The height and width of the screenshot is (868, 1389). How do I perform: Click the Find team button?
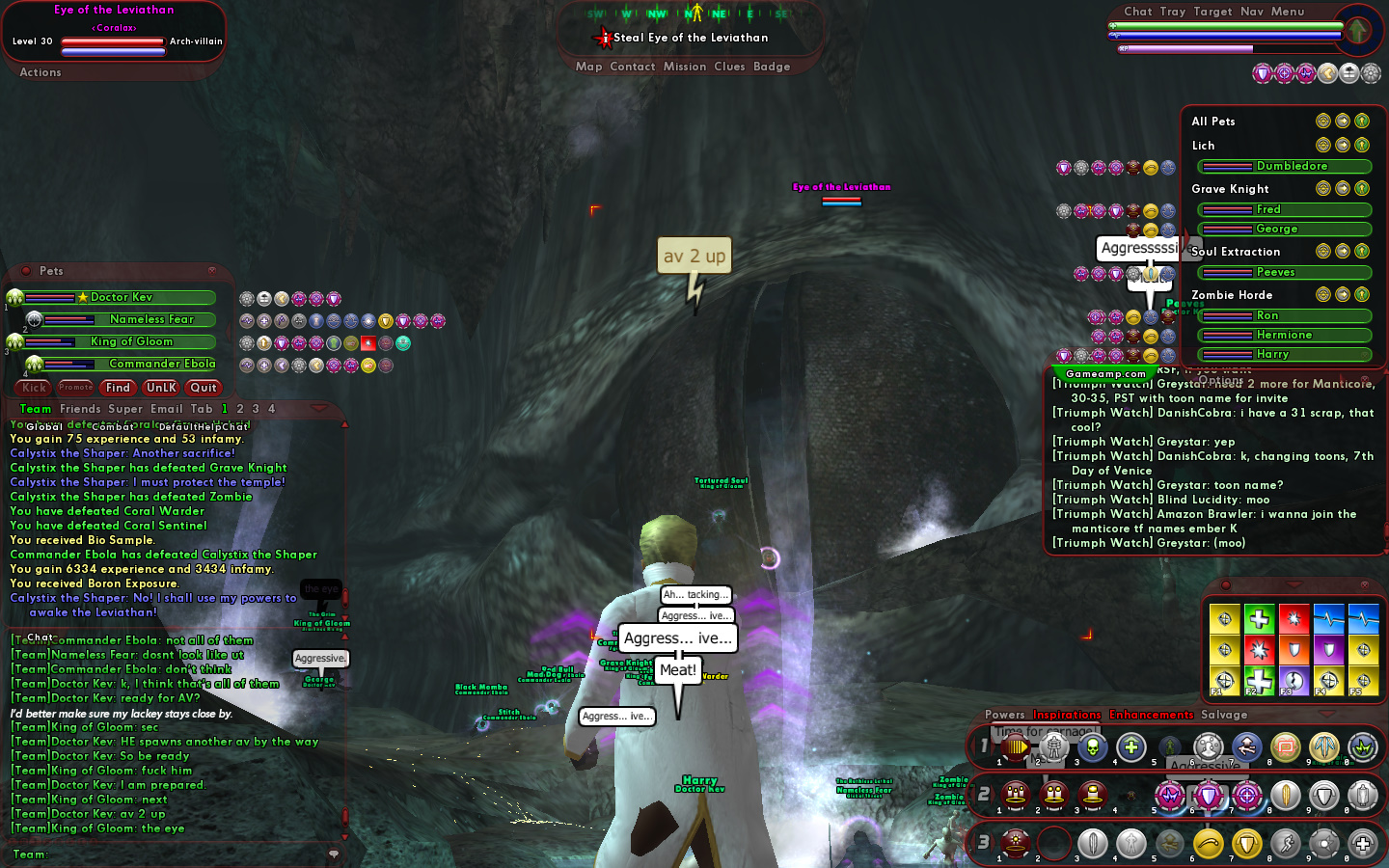pos(118,388)
